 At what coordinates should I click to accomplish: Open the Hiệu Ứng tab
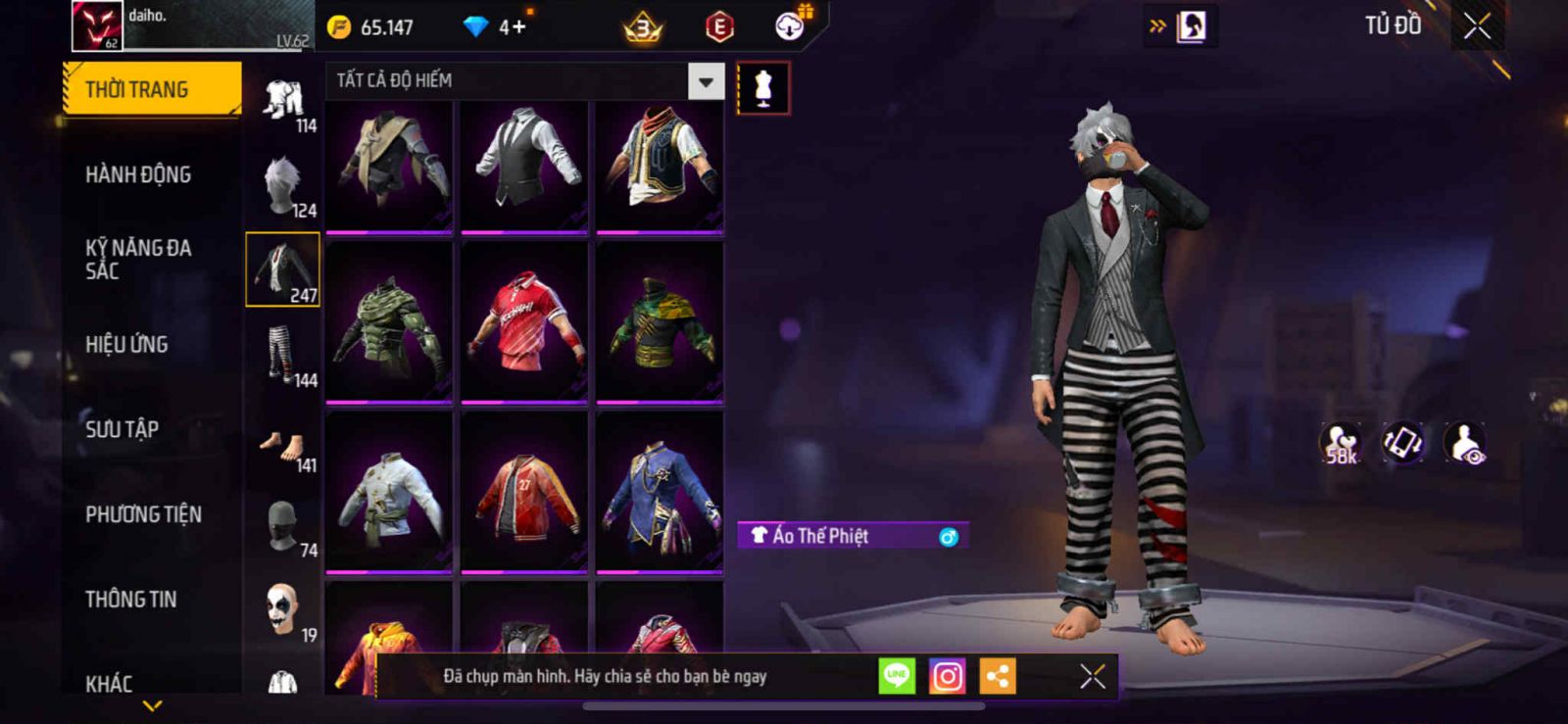coord(126,344)
